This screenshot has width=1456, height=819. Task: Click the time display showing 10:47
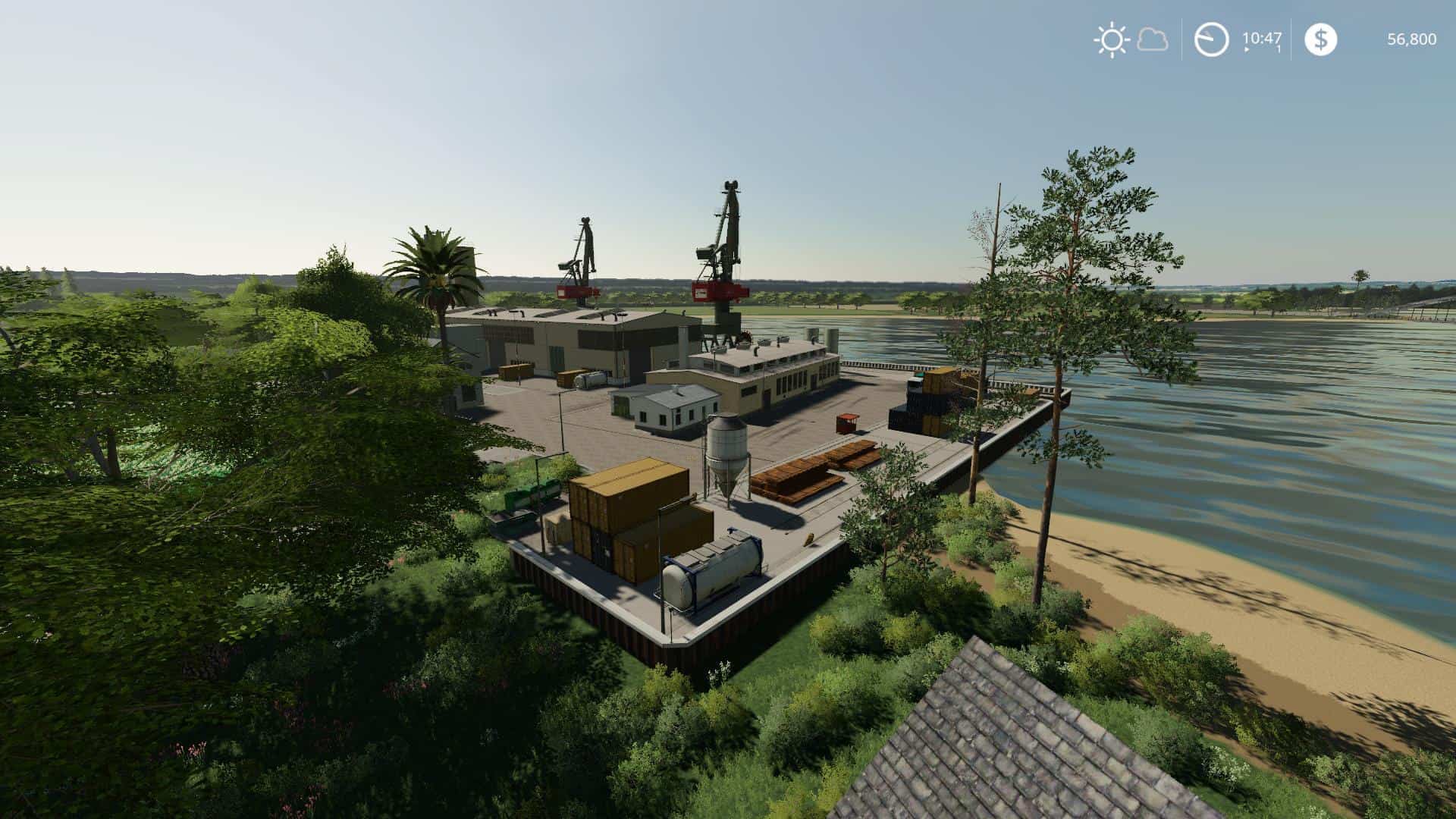[1261, 38]
